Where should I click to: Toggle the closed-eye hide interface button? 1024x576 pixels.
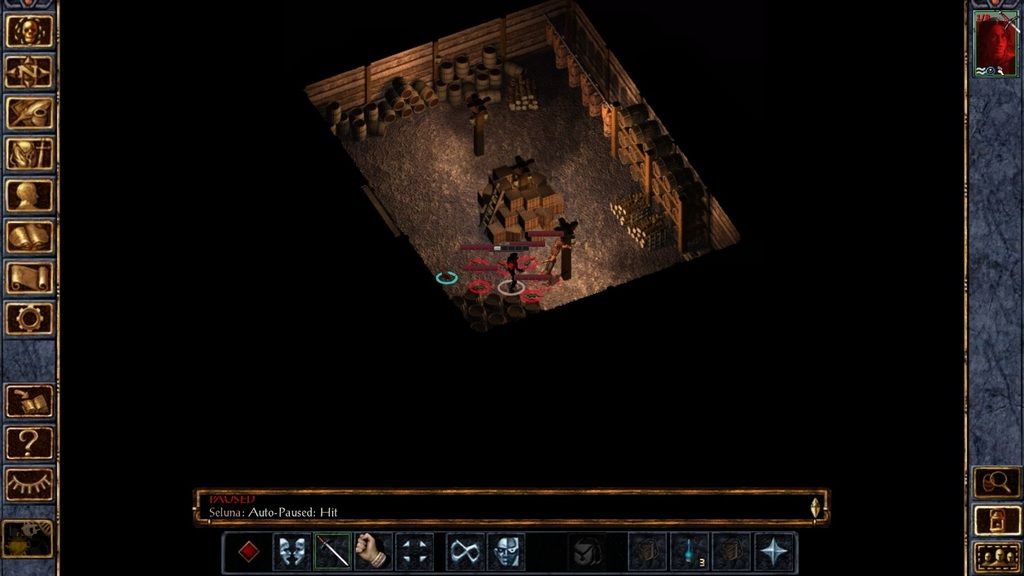[x=29, y=484]
